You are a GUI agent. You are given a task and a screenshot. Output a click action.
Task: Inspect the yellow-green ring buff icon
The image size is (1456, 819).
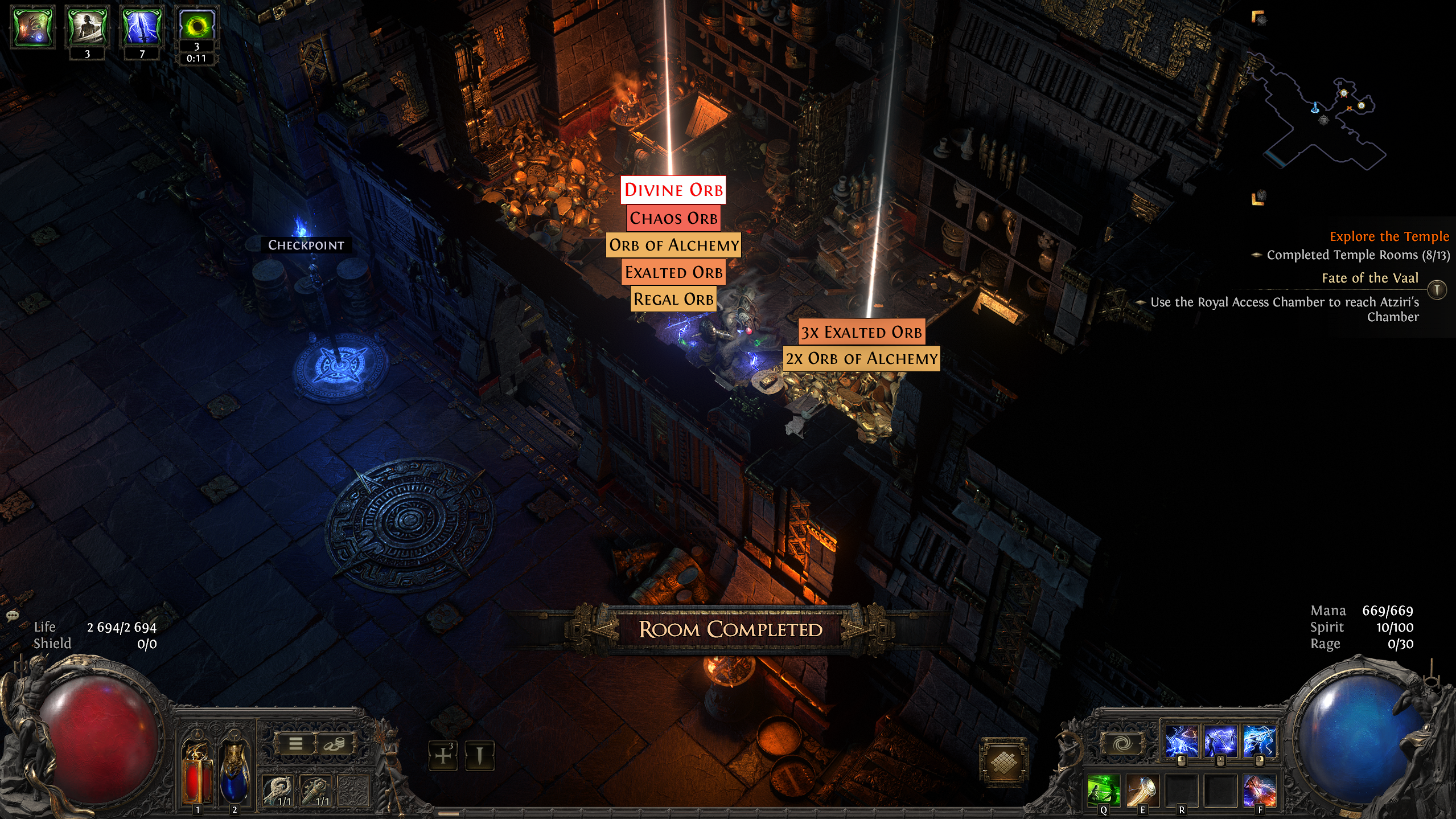(x=196, y=26)
